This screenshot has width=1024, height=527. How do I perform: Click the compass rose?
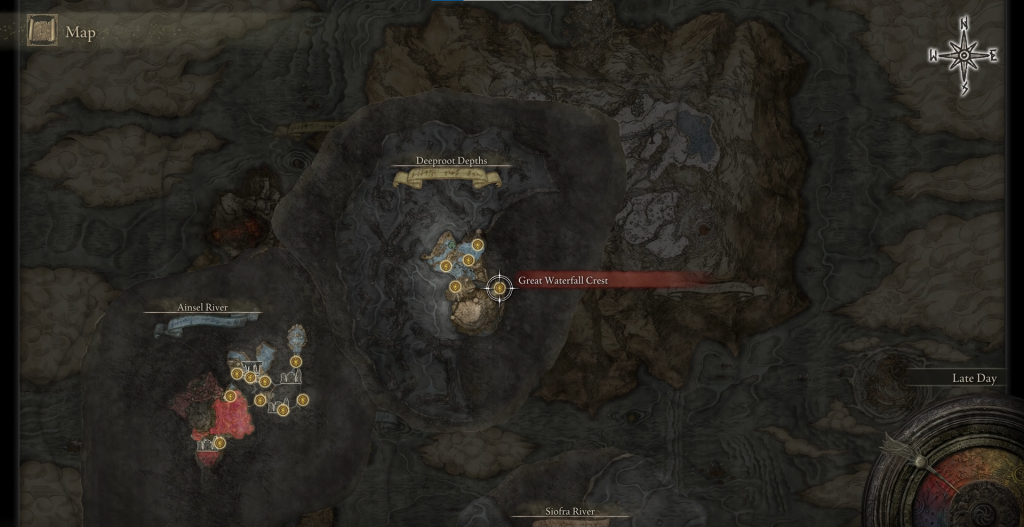tap(964, 55)
